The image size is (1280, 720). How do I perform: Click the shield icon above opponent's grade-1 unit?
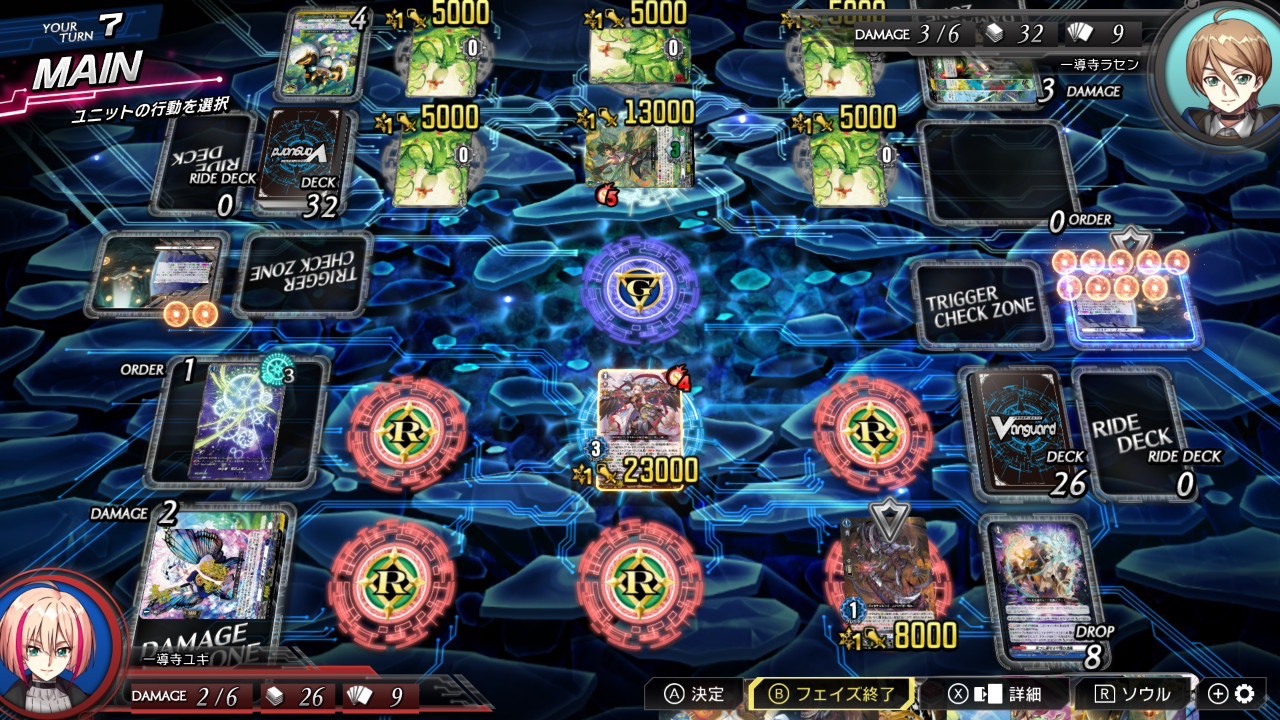coord(889,516)
